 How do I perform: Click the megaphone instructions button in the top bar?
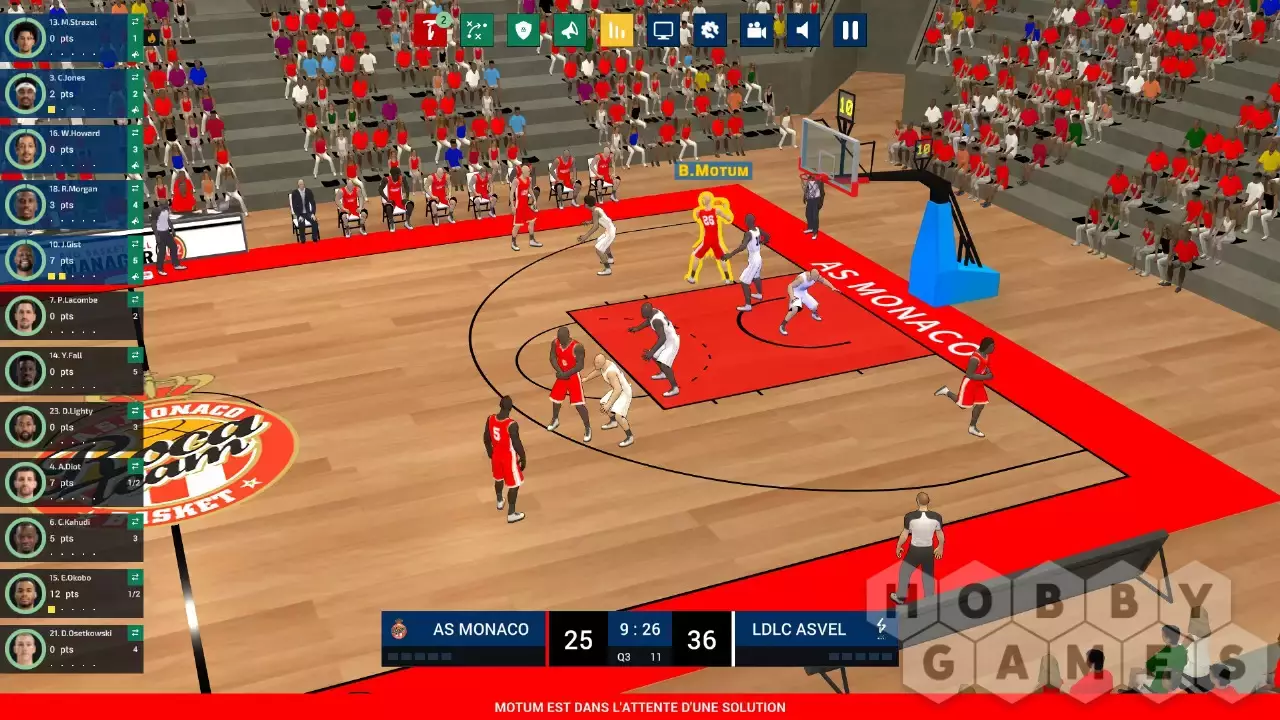point(570,30)
